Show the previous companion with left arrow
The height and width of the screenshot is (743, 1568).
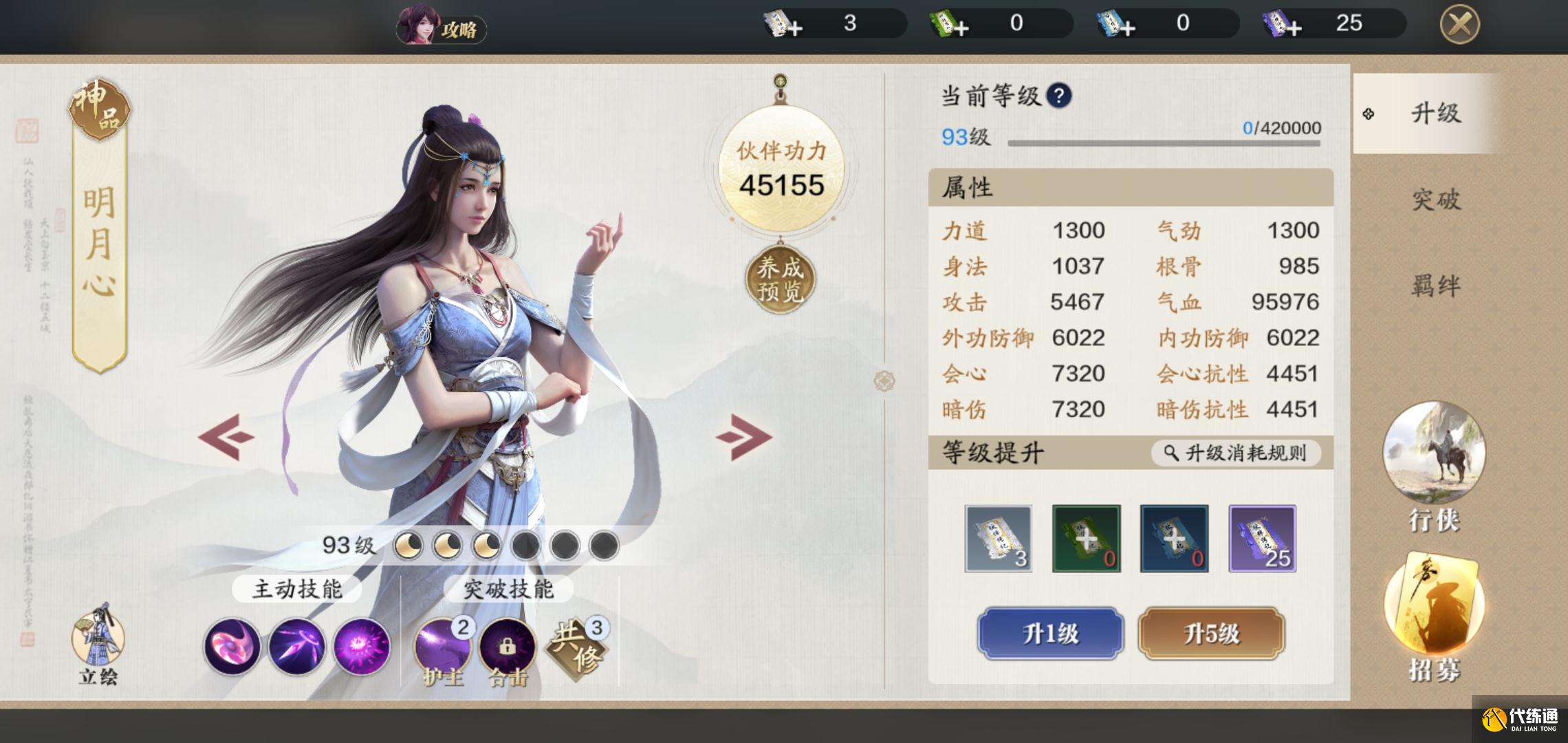tap(226, 436)
